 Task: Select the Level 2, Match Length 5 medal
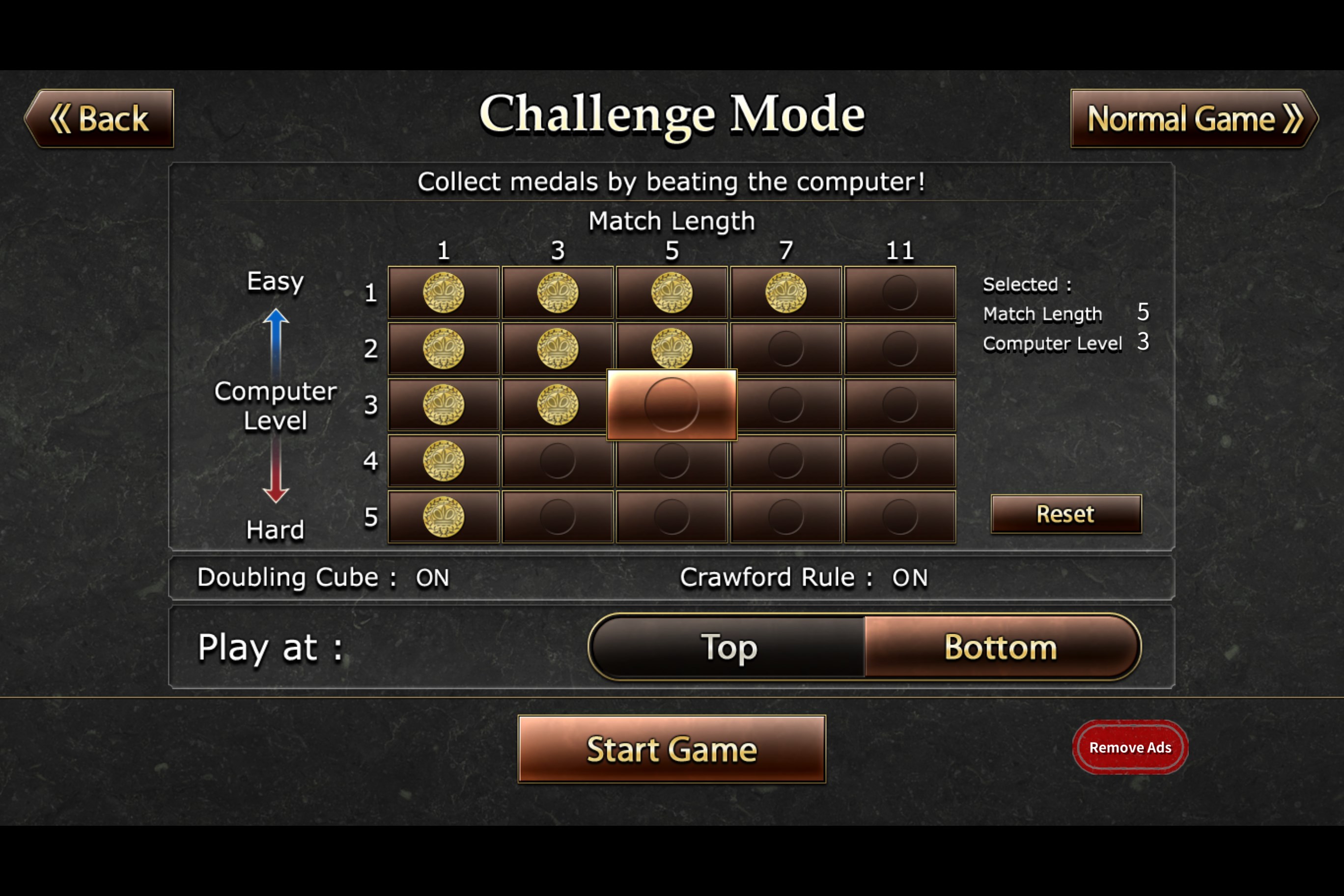(672, 349)
